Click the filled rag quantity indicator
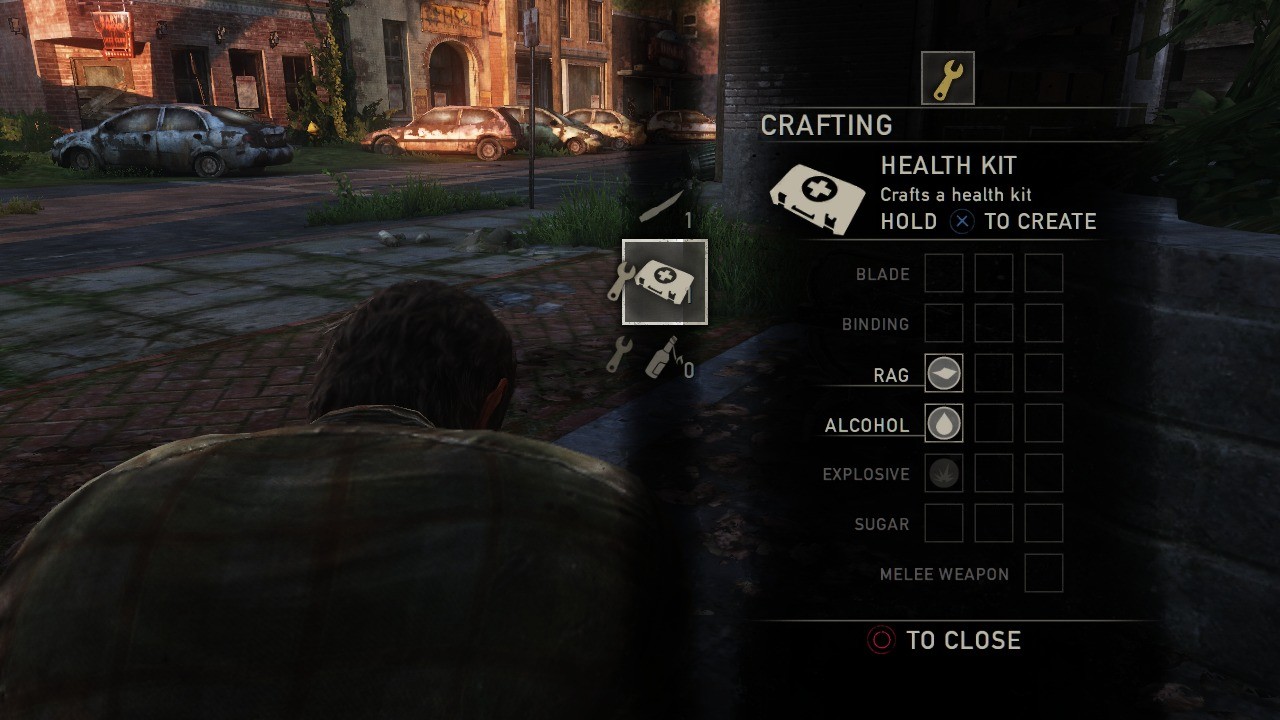The height and width of the screenshot is (720, 1280). [943, 373]
